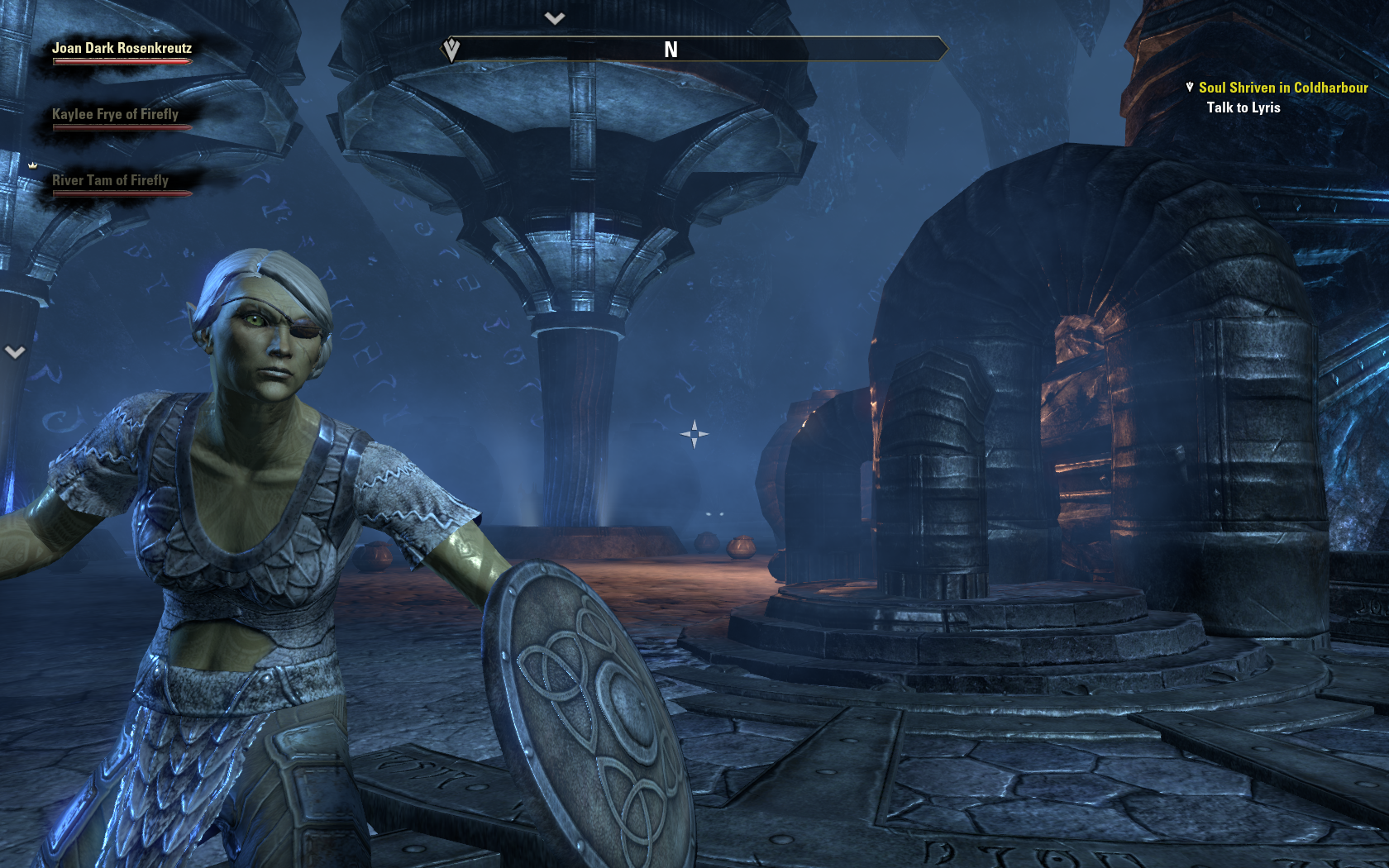Select group member Kaylee Frye of Firefly

point(115,115)
